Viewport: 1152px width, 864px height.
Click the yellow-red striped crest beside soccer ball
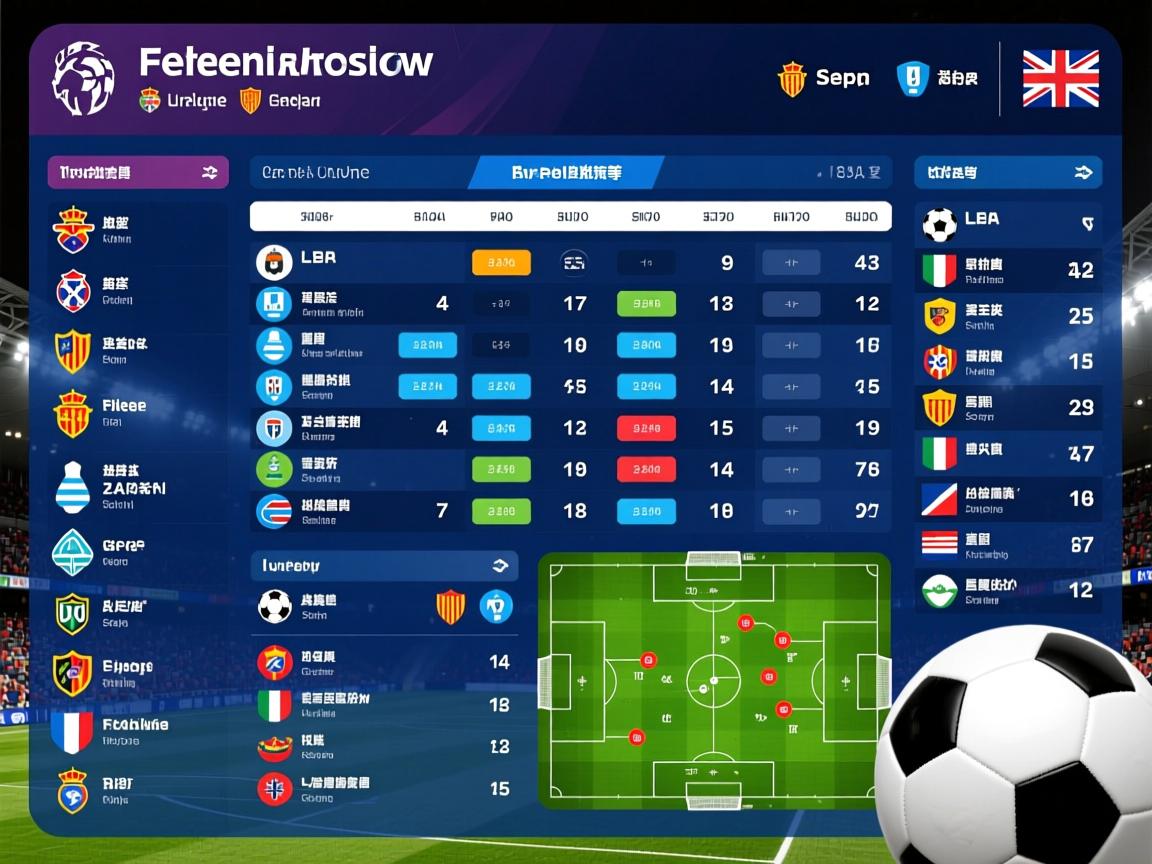tap(451, 607)
